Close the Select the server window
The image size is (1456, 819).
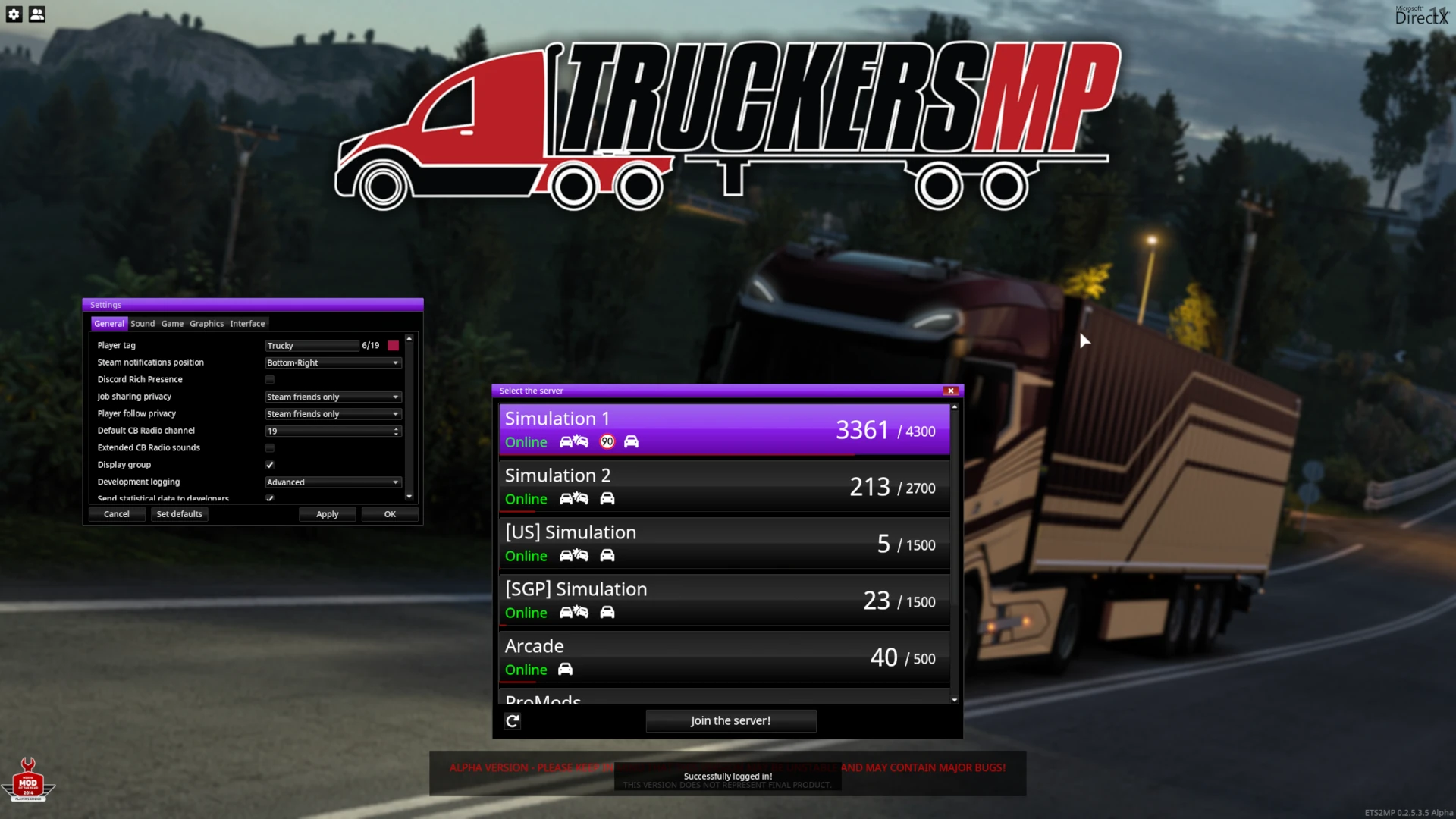click(950, 391)
